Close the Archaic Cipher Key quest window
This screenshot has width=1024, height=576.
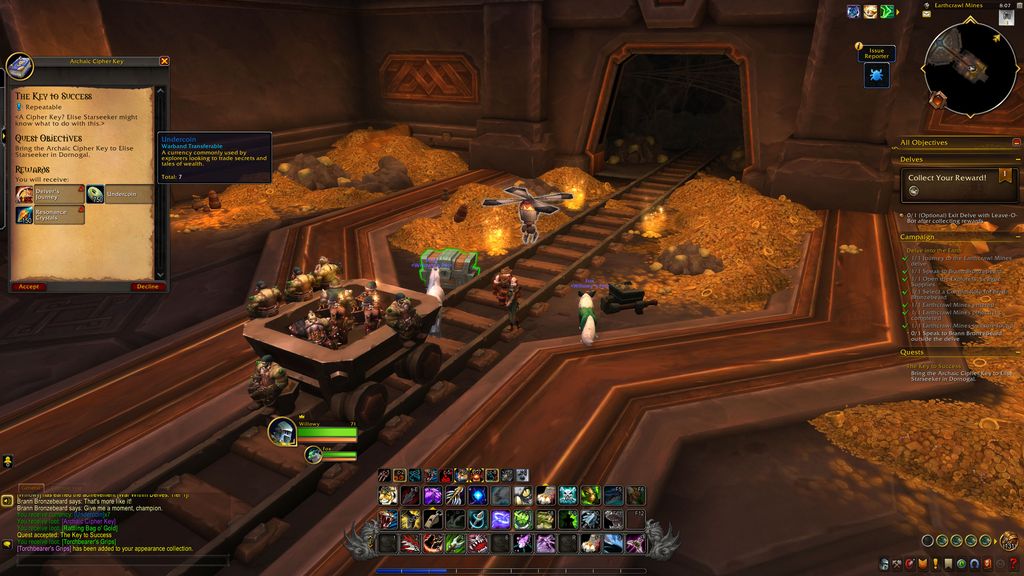coord(165,61)
